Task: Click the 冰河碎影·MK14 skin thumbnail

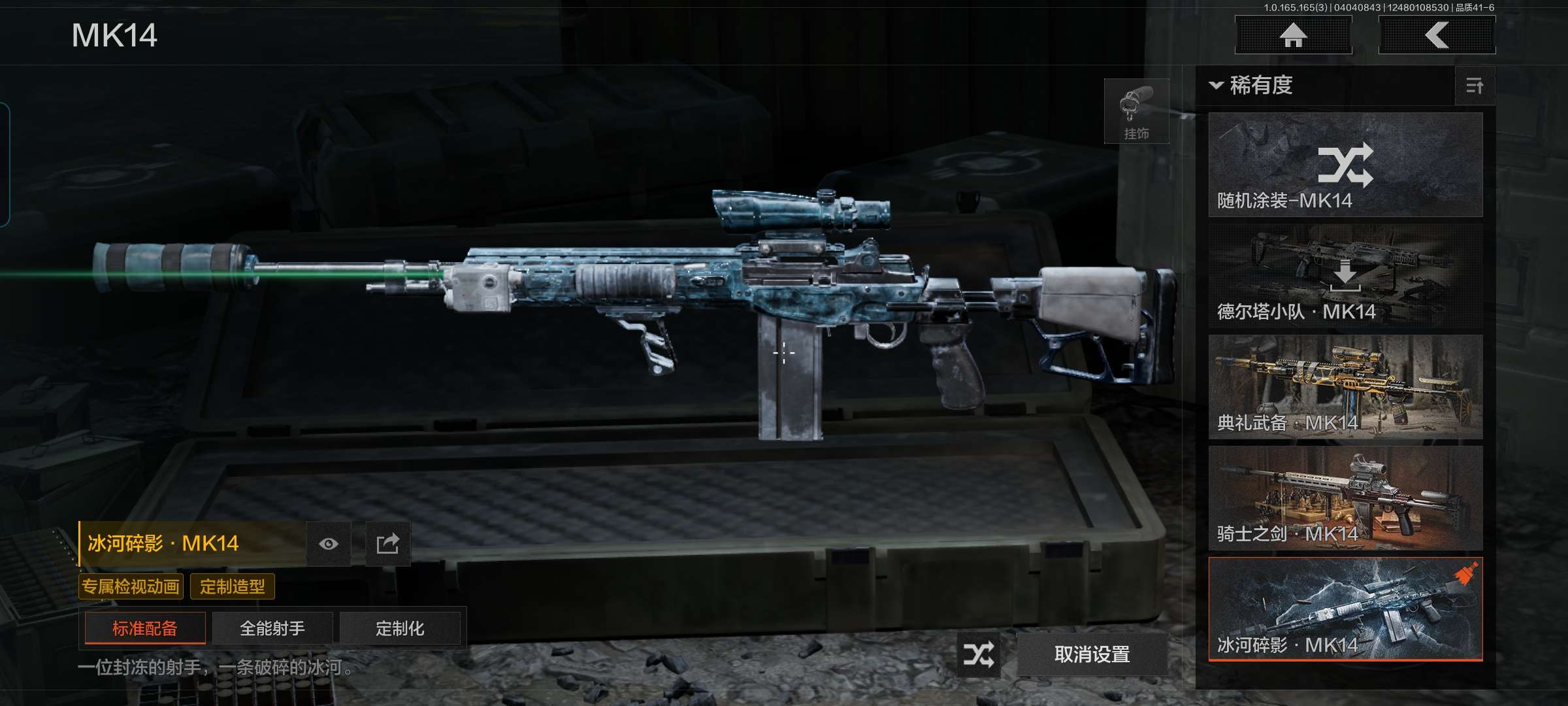Action: click(1345, 609)
